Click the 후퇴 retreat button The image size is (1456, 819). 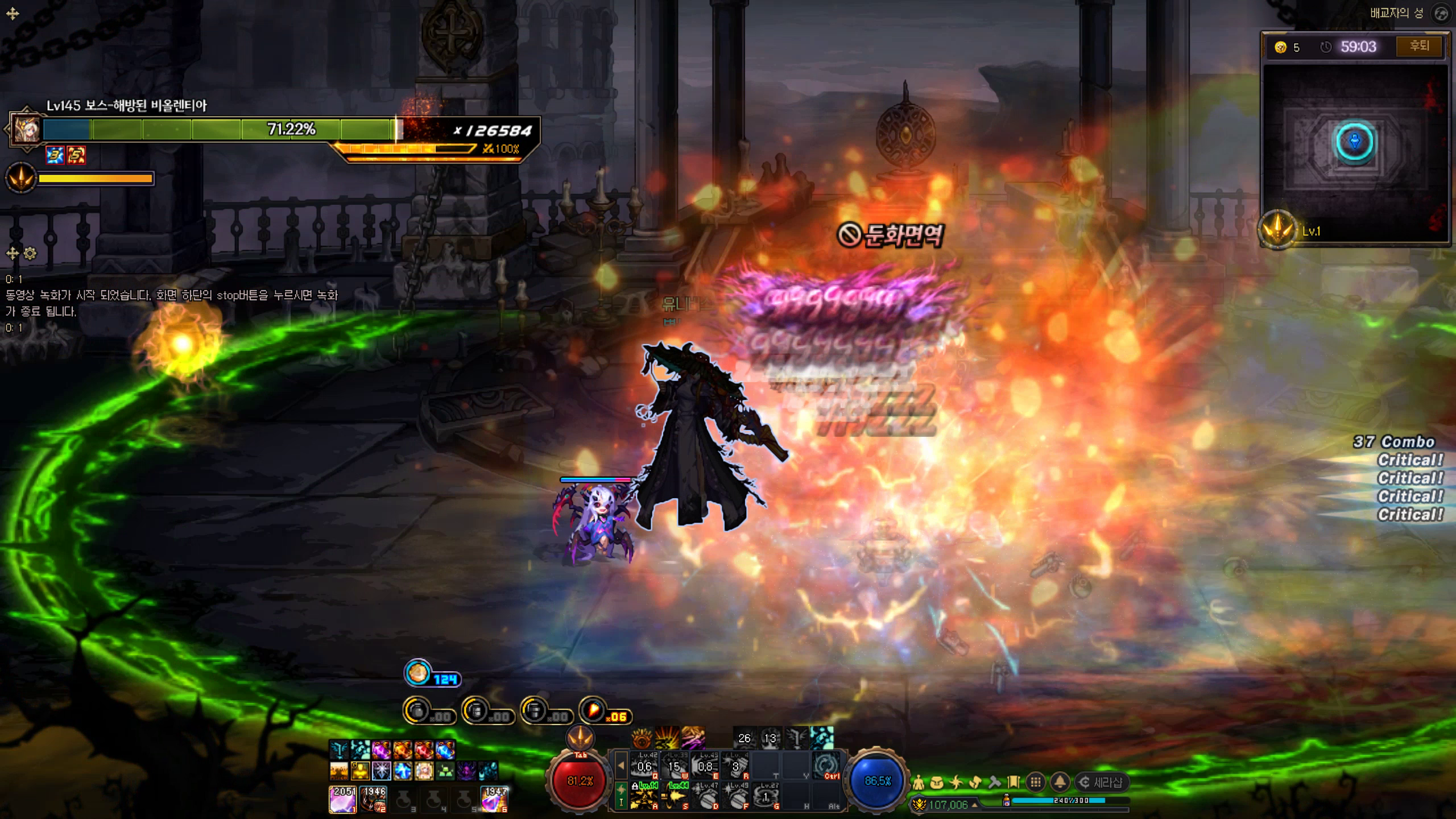(1419, 46)
